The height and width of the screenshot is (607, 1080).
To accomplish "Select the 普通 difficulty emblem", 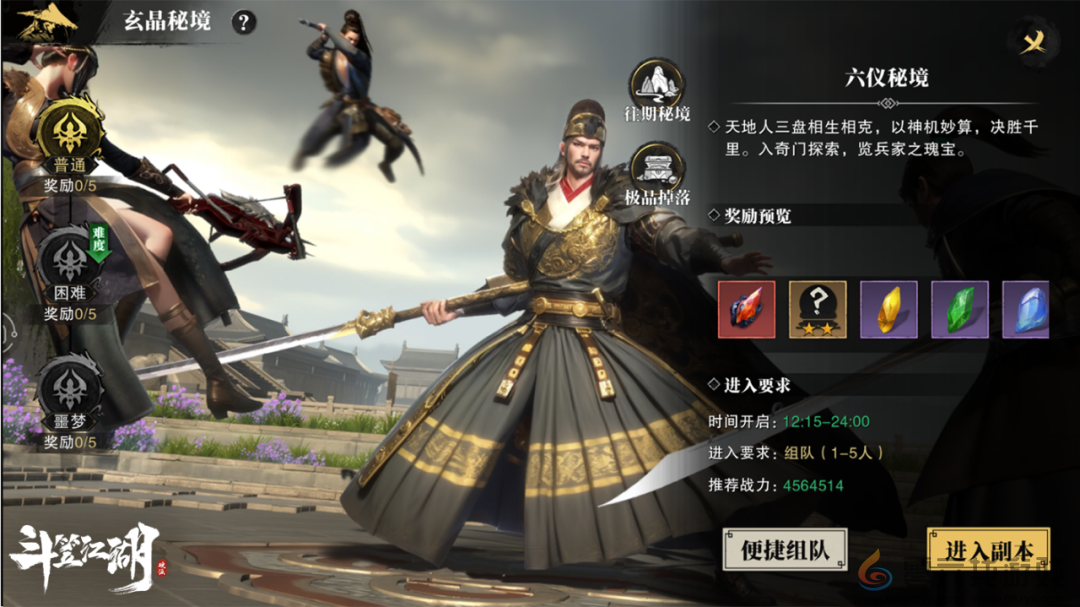I will (70, 128).
